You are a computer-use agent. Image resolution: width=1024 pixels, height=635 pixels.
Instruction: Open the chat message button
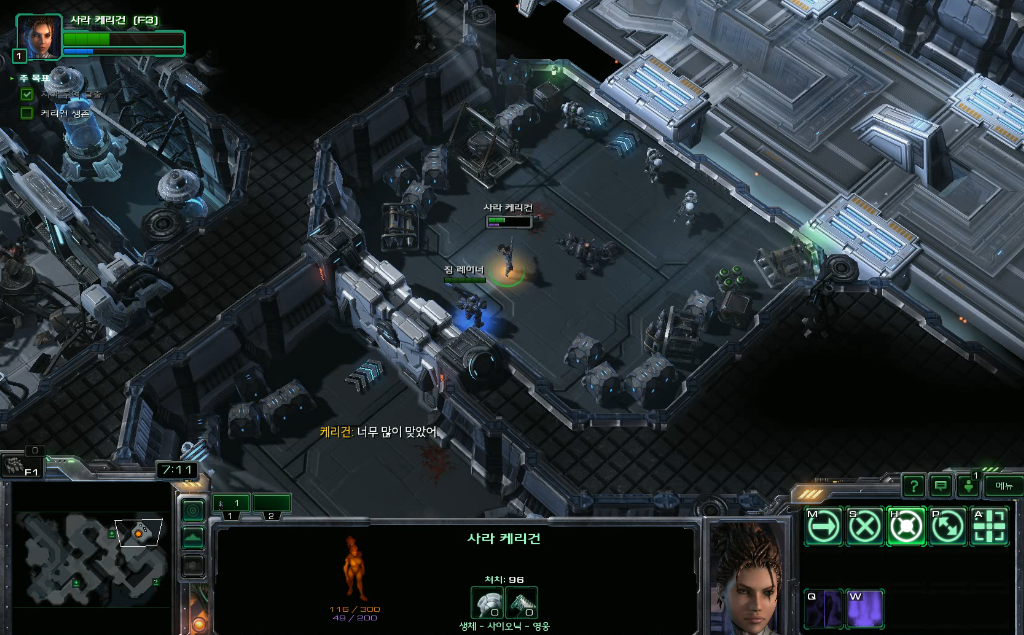pyautogui.click(x=940, y=486)
